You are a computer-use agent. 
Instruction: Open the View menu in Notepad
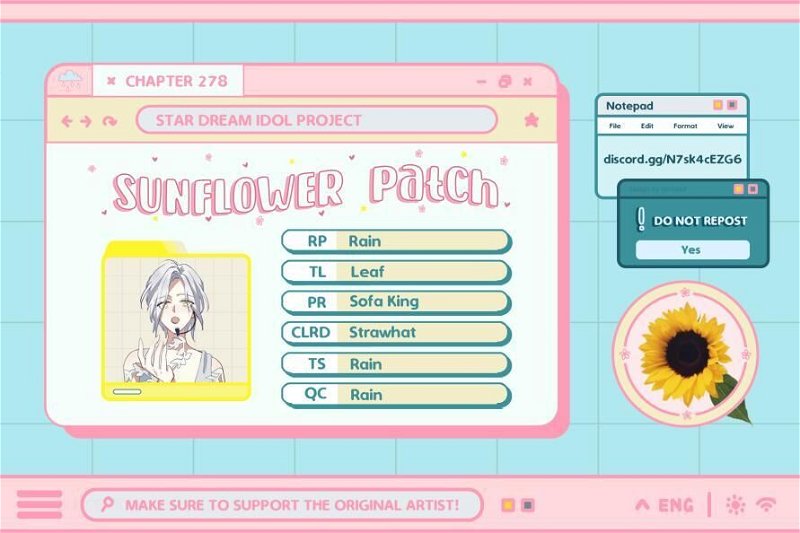(x=725, y=126)
